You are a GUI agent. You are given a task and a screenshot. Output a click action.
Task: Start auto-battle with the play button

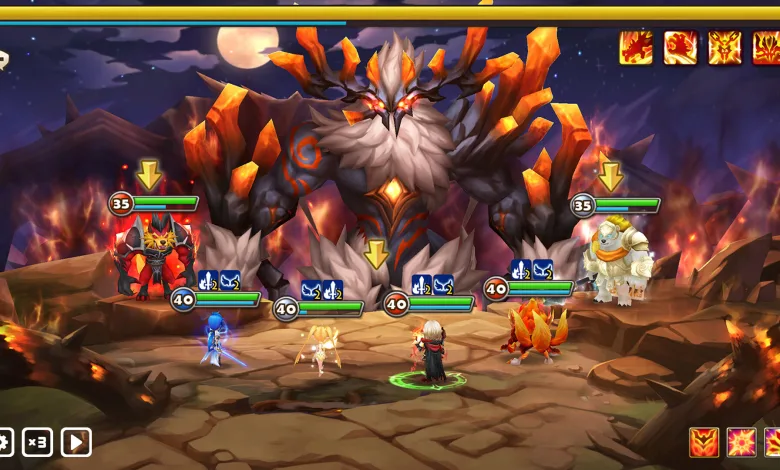point(76,441)
